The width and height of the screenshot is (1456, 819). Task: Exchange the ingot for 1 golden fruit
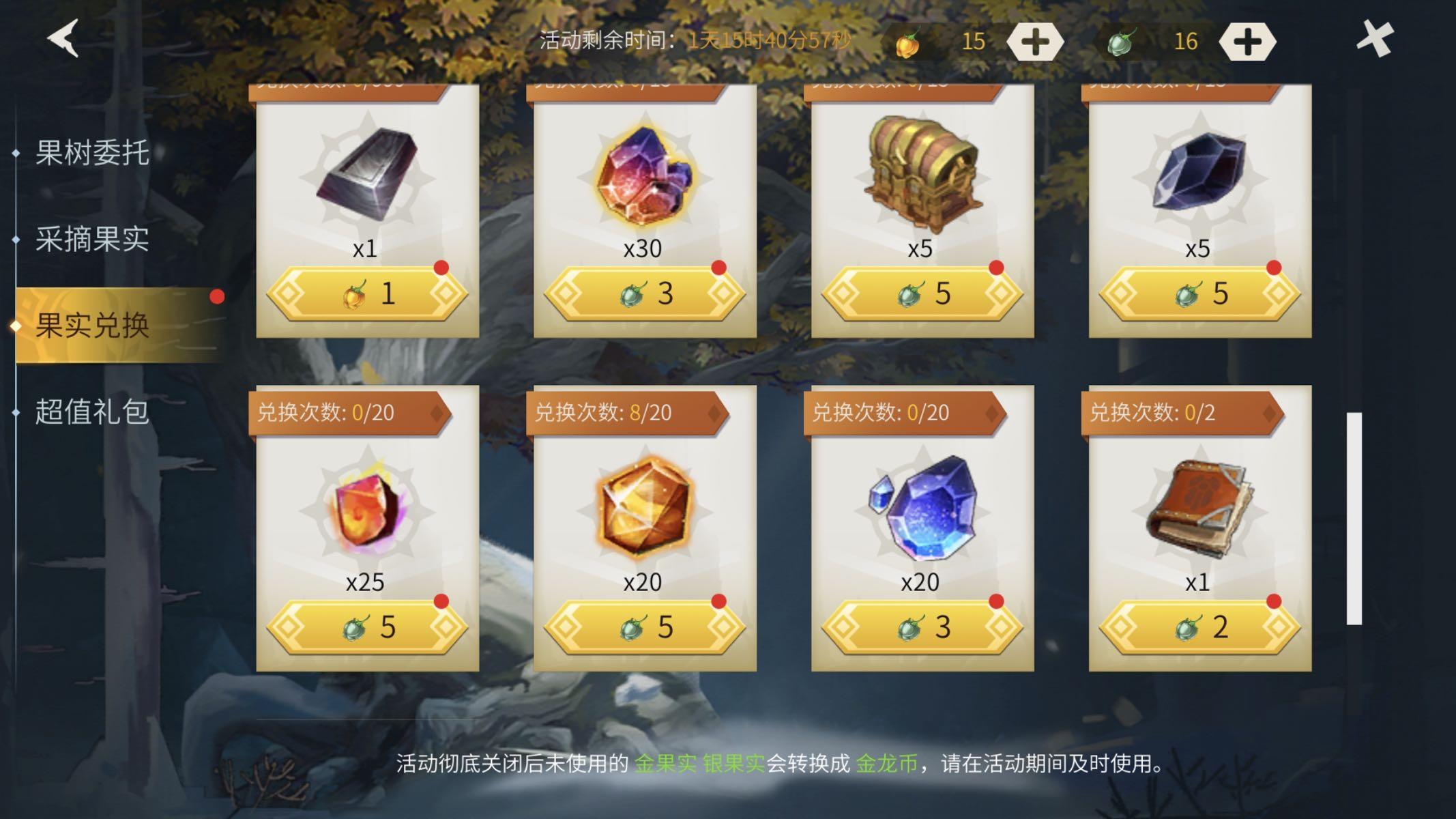click(365, 292)
